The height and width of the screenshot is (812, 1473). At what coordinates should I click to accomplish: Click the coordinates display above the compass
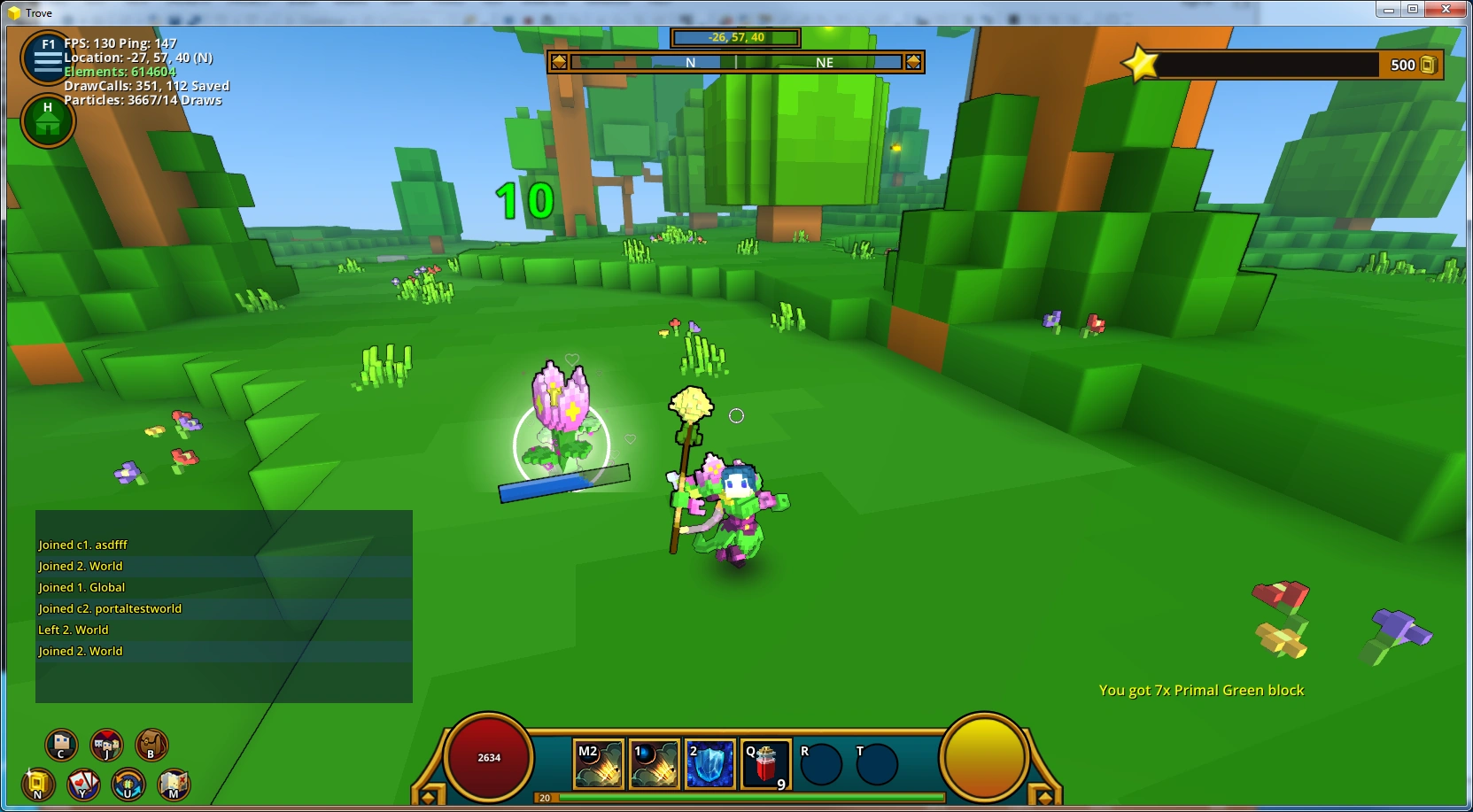click(x=735, y=37)
